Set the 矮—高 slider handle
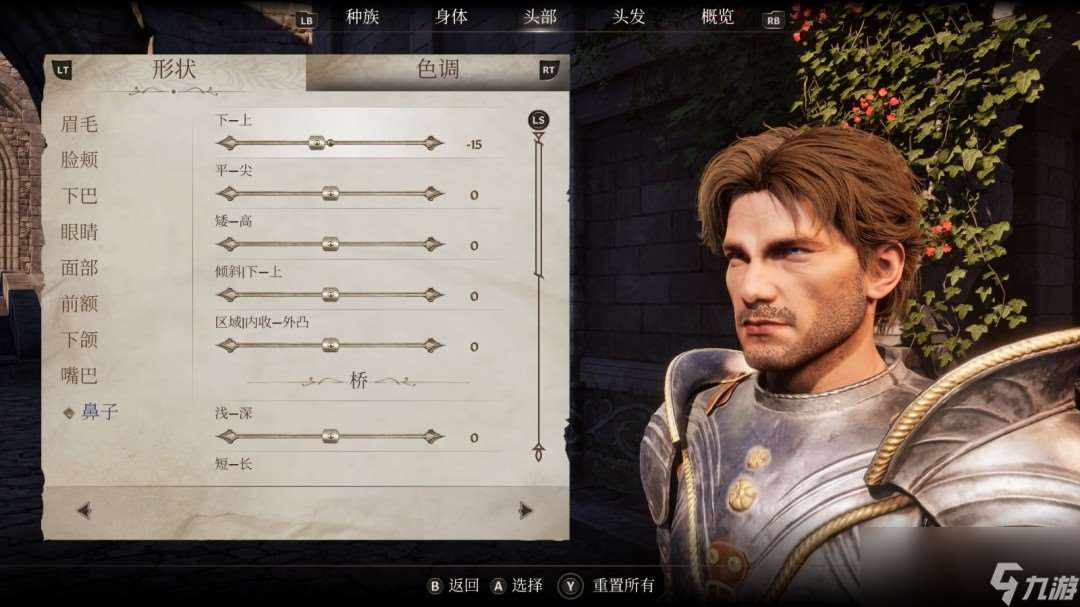Image resolution: width=1080 pixels, height=607 pixels. (x=330, y=244)
